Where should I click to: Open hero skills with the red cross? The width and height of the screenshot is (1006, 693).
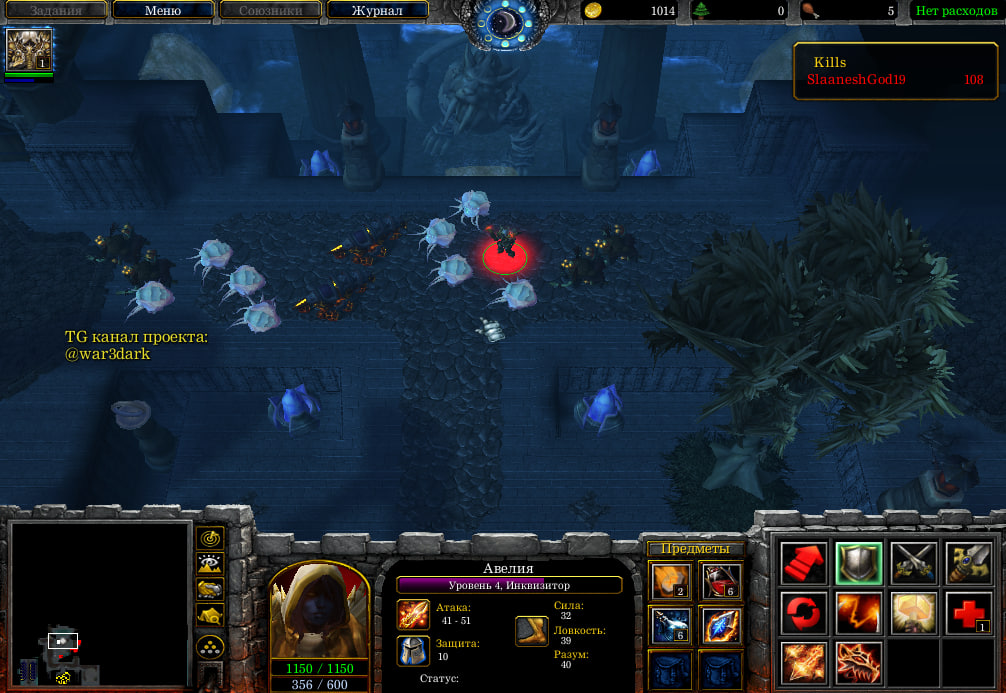(x=967, y=612)
